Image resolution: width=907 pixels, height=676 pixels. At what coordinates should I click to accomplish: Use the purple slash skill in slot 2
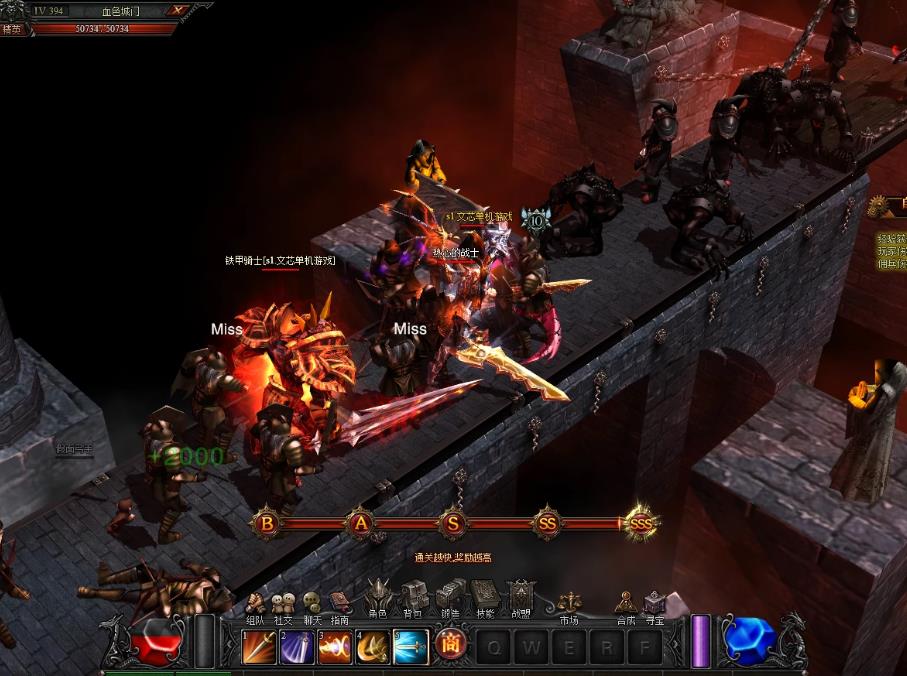pos(297,647)
